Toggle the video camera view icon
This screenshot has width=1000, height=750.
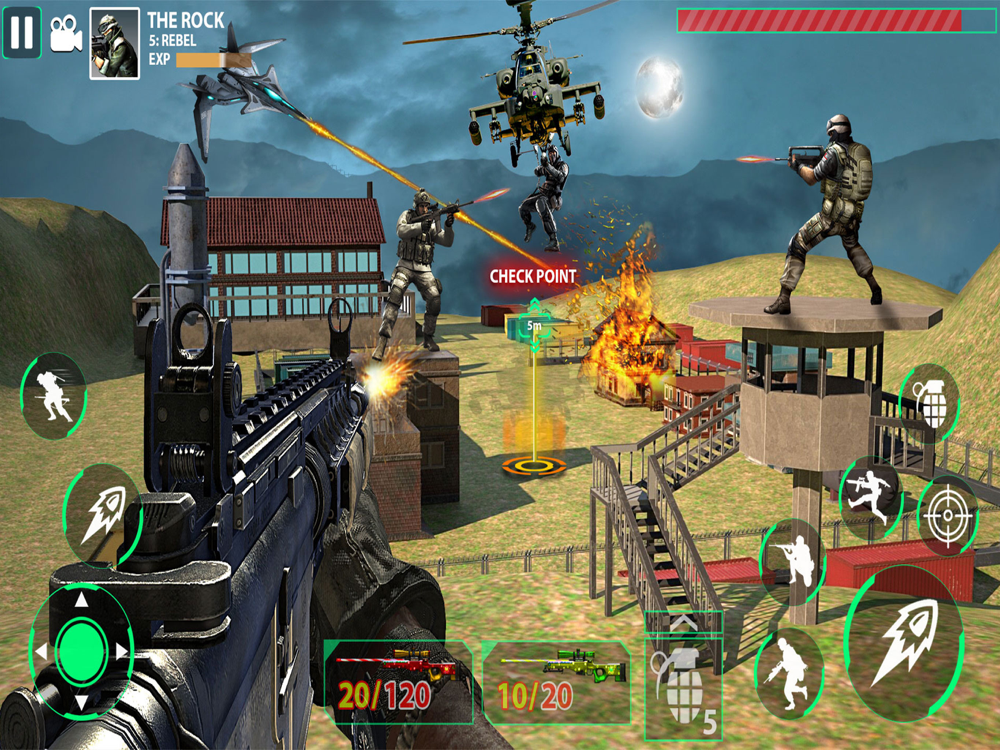tap(66, 32)
